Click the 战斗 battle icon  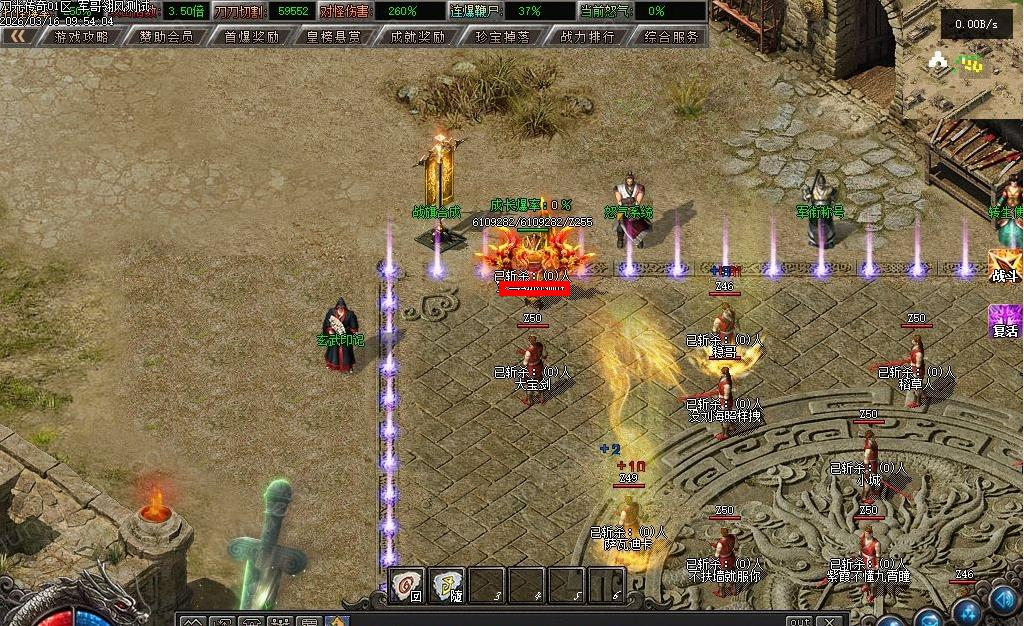click(1004, 266)
